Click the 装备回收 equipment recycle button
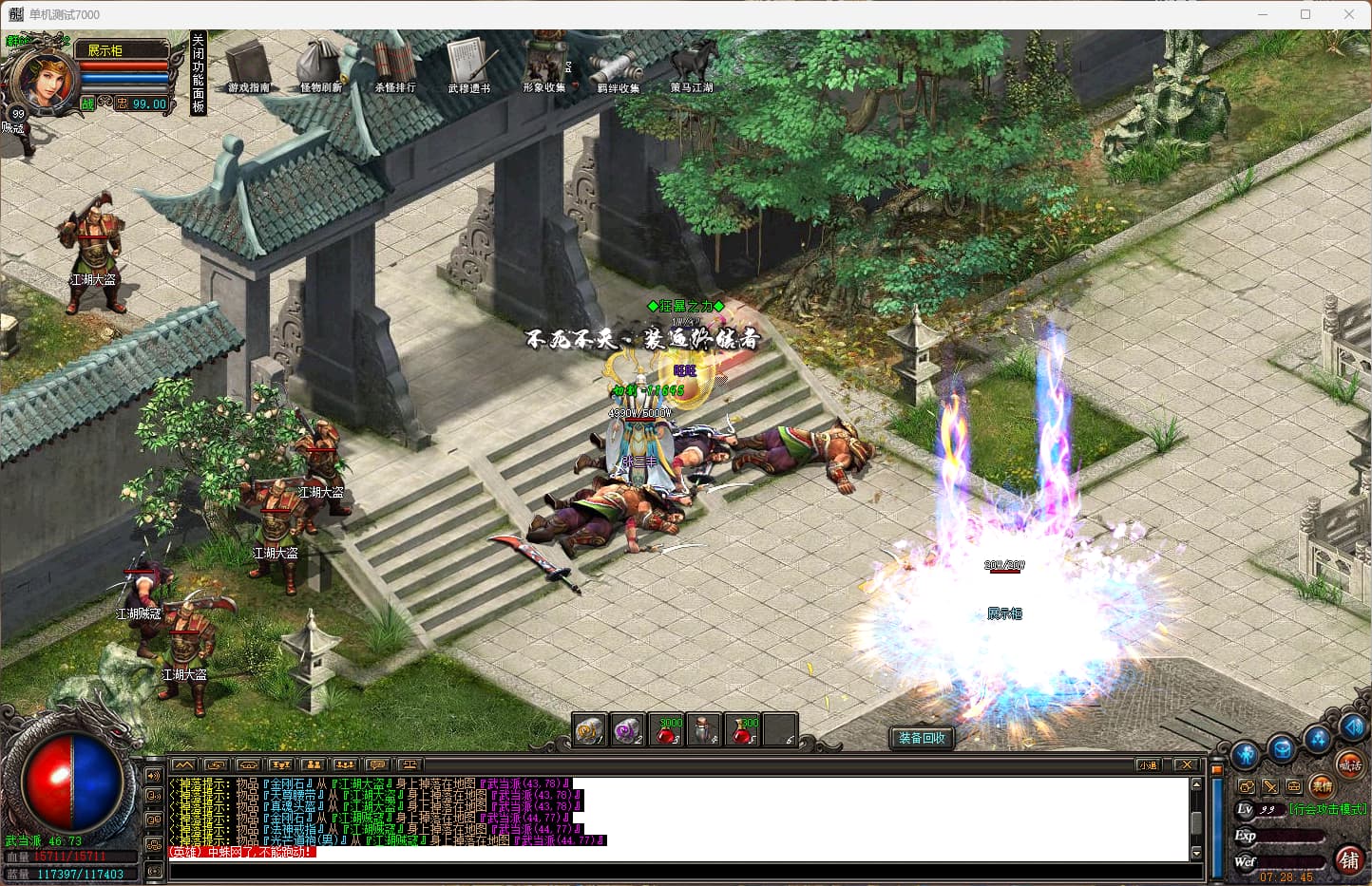 [922, 738]
